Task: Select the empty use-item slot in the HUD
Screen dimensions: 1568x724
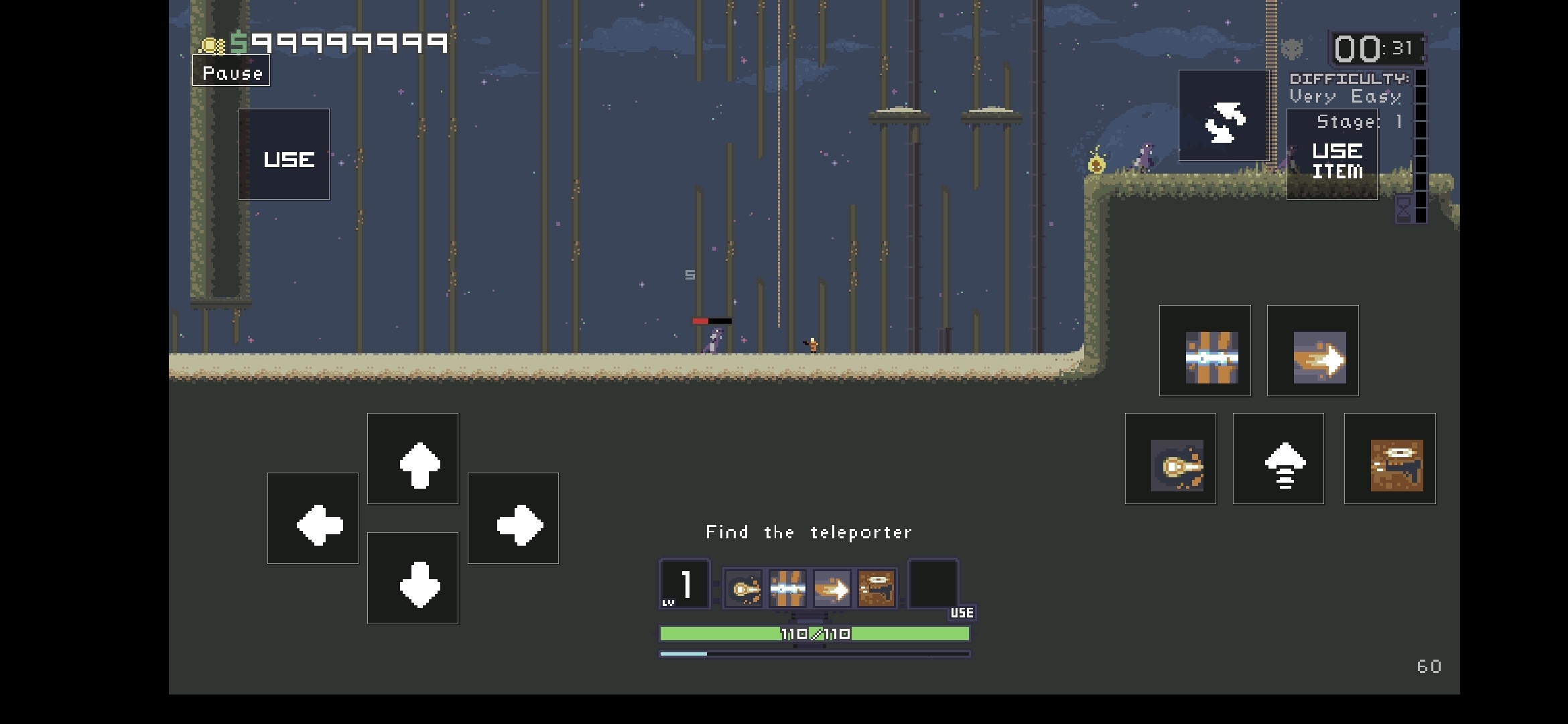Action: [933, 583]
